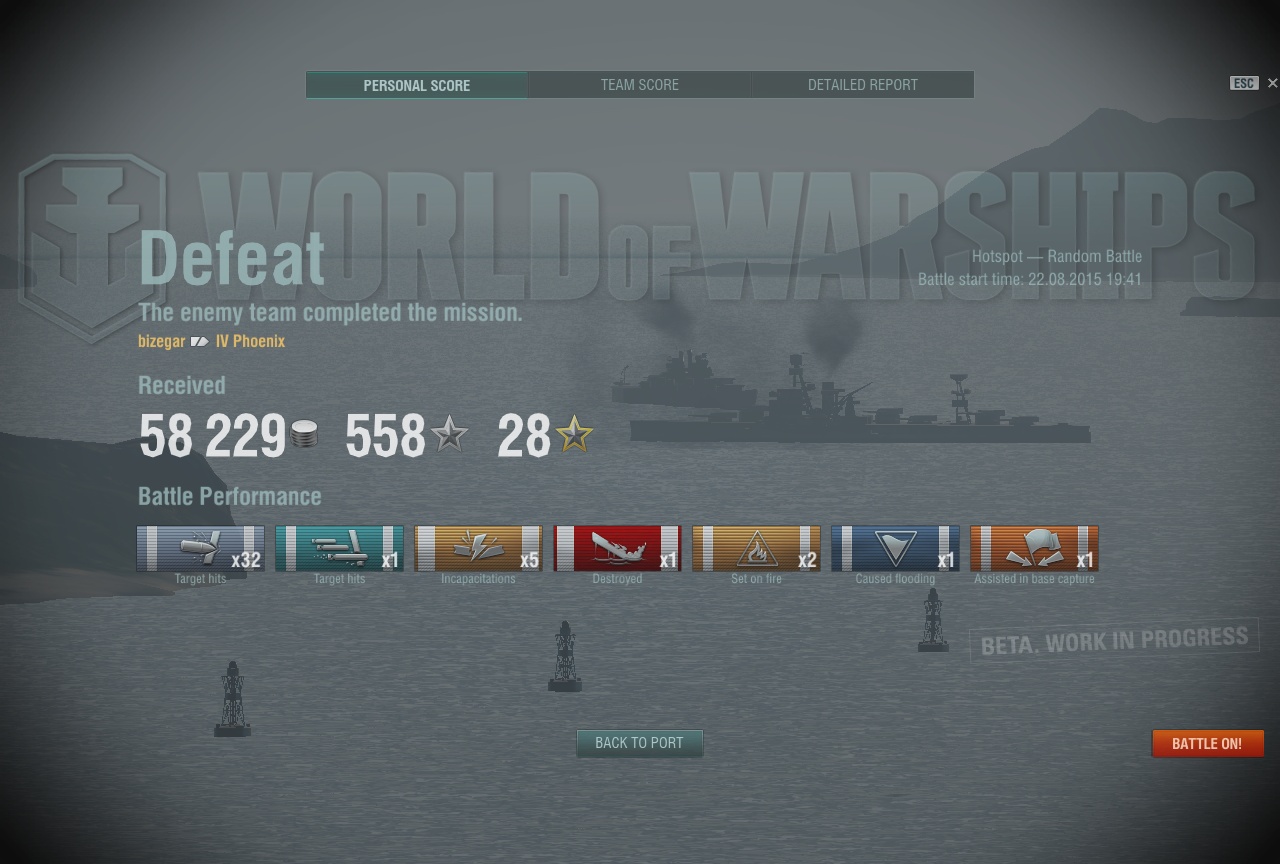Viewport: 1280px width, 864px height.
Task: Select the Set on fire ribbon
Action: [x=756, y=549]
